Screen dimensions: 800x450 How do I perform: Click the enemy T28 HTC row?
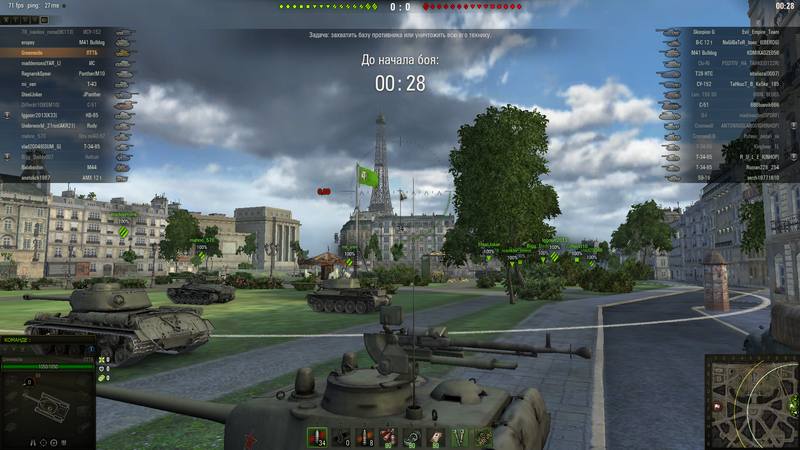point(728,74)
